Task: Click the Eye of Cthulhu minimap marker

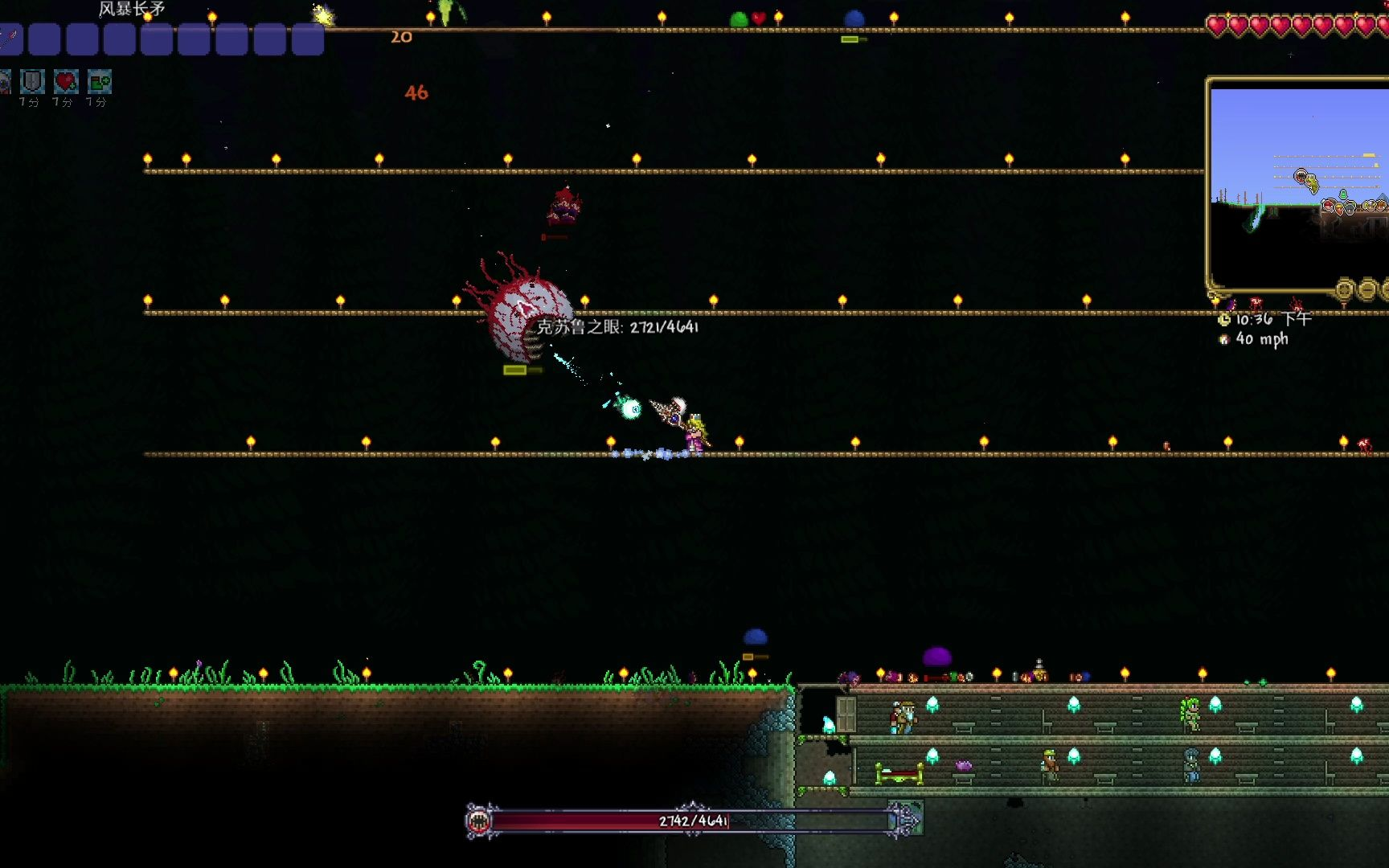Action: (1301, 176)
